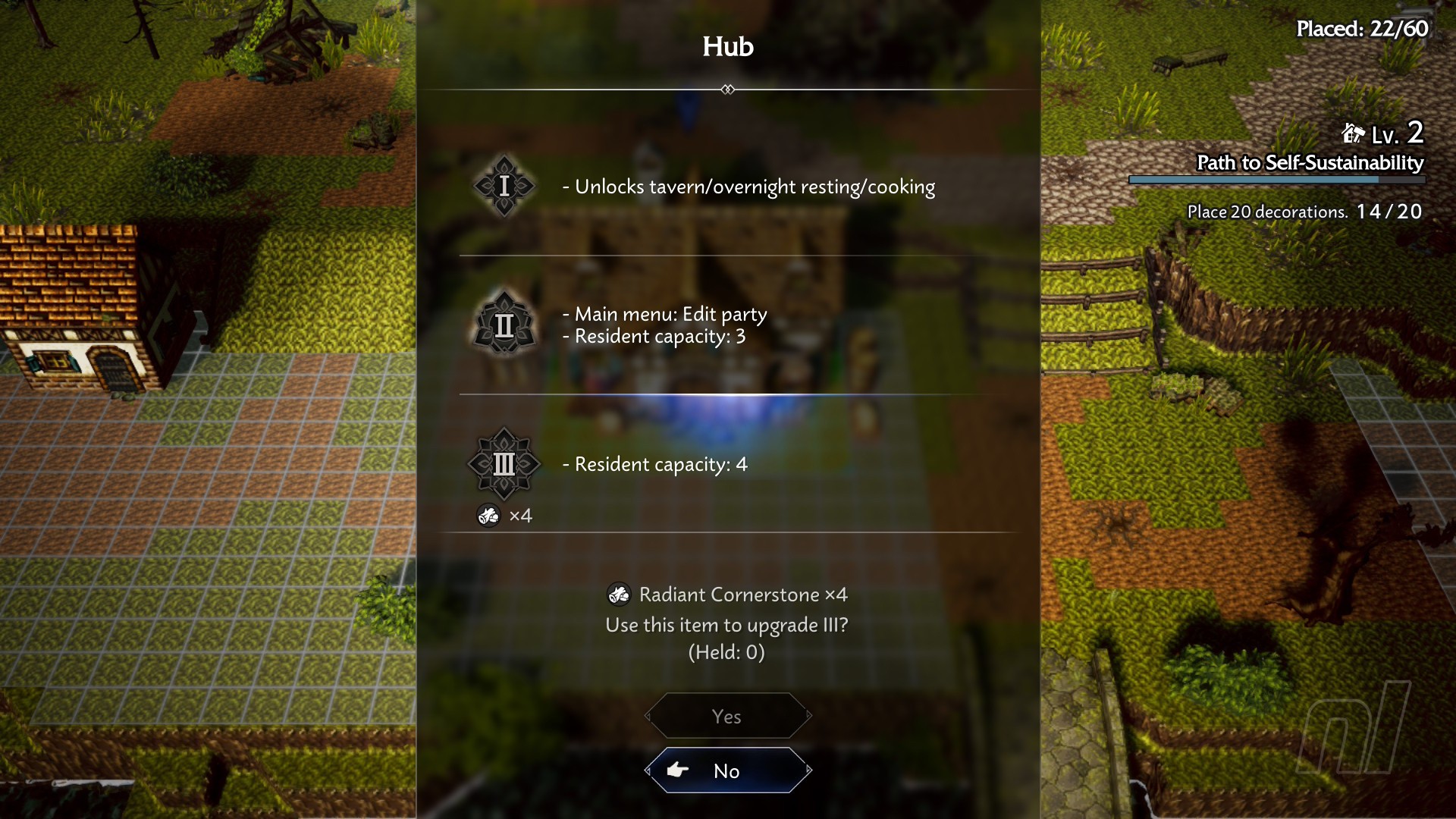Confirm the upgrade with Yes
Viewport: 1456px width, 819px height.
727,716
